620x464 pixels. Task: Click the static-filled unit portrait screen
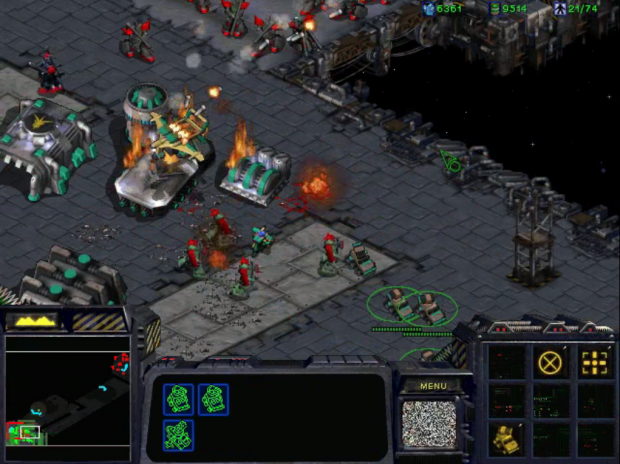428,421
